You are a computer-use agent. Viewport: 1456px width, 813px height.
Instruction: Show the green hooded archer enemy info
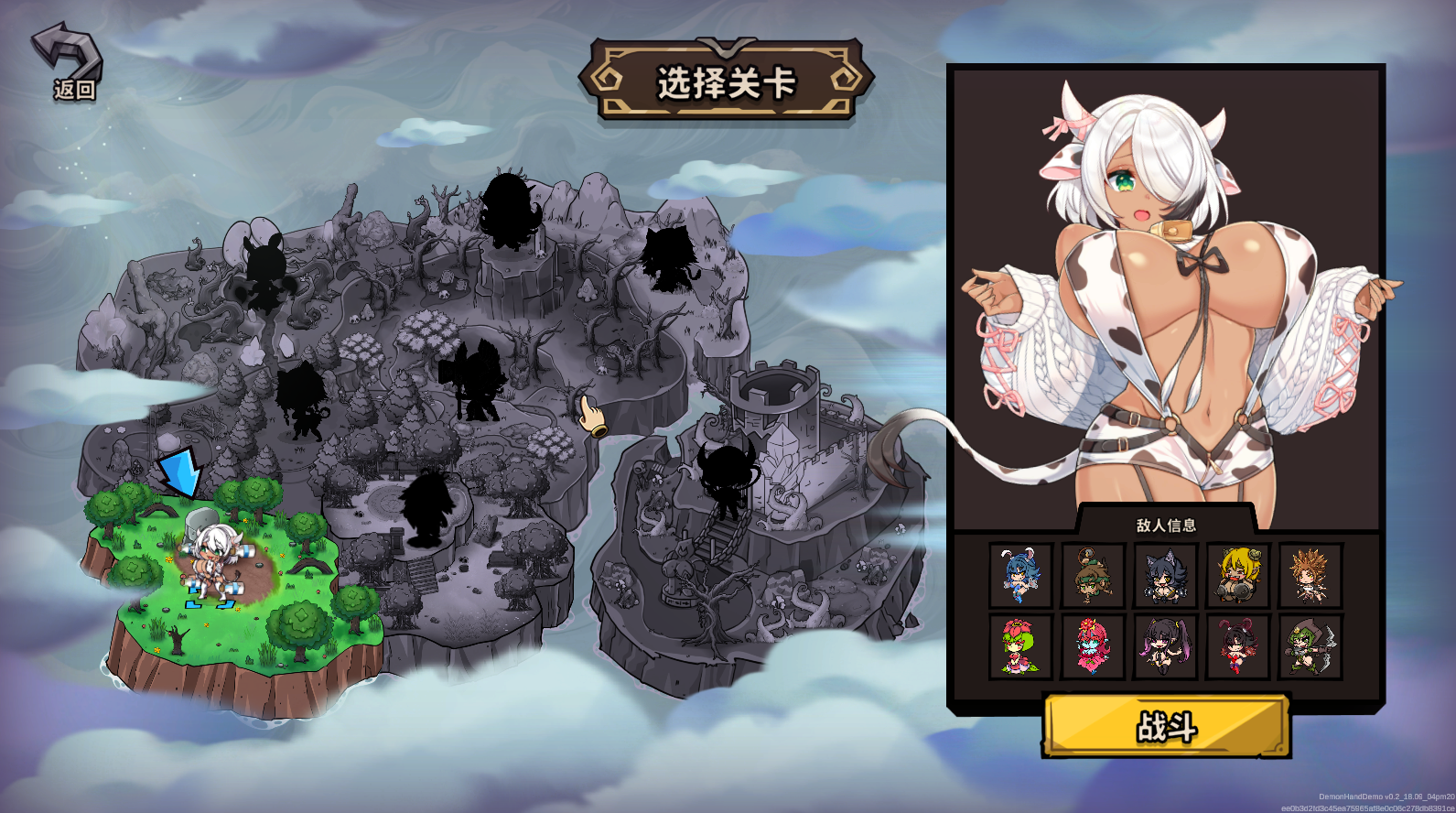pos(1310,646)
